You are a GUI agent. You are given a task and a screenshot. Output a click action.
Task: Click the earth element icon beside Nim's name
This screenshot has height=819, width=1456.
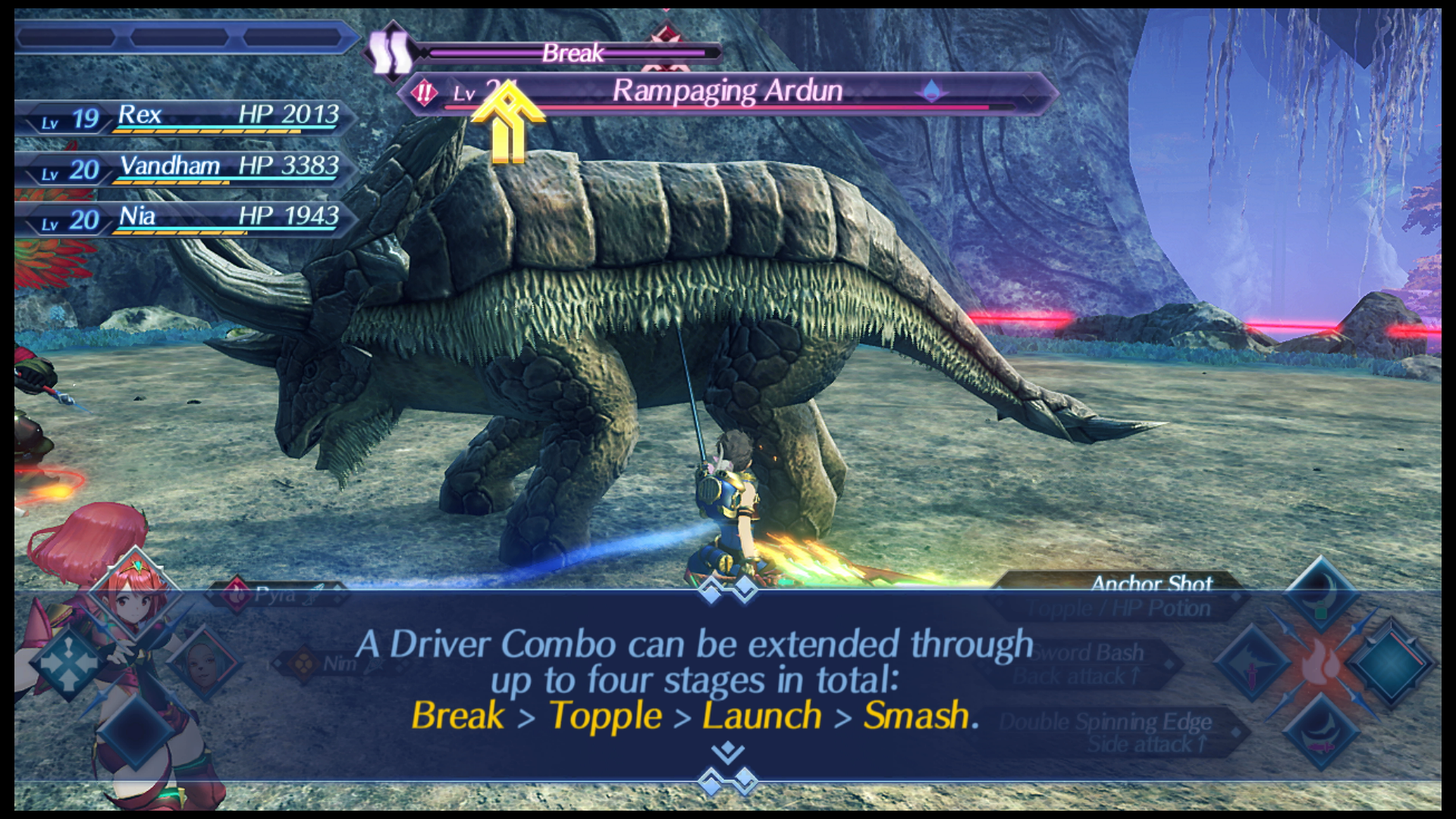tap(303, 663)
